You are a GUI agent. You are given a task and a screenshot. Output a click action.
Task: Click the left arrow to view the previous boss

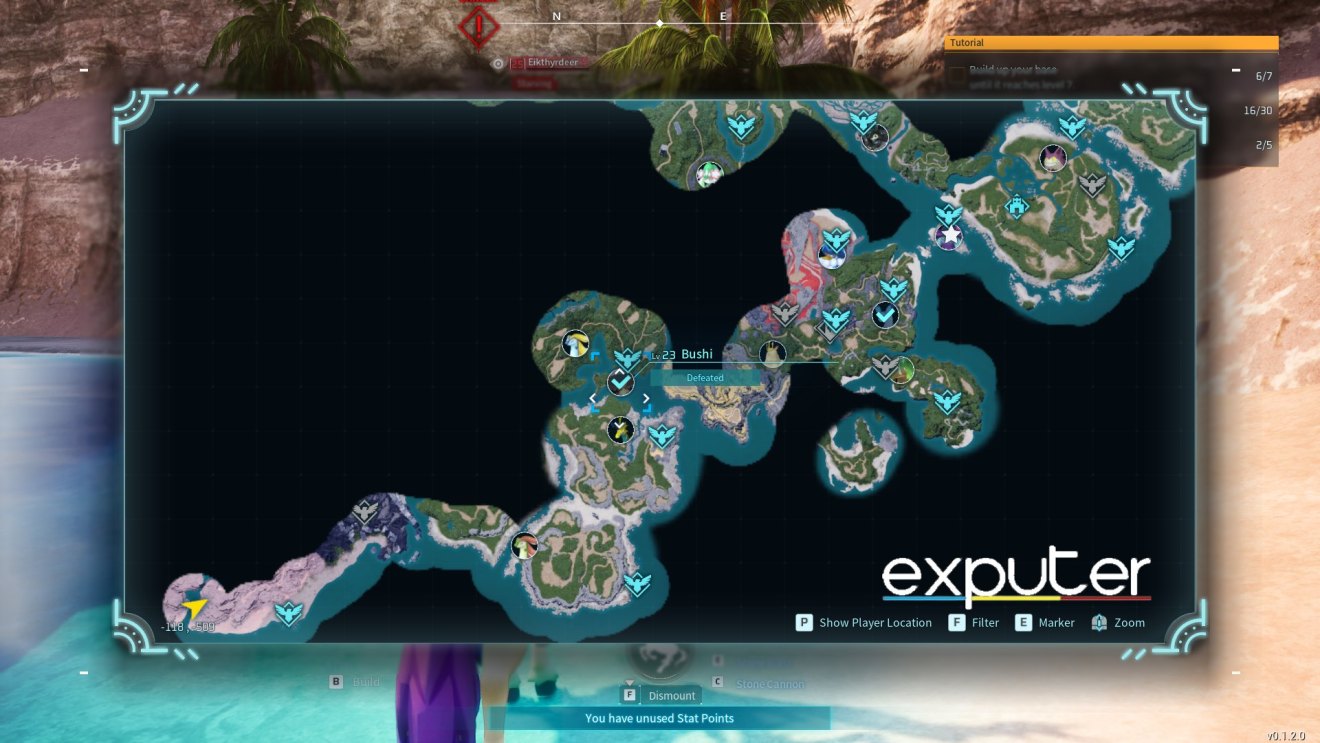click(x=593, y=397)
